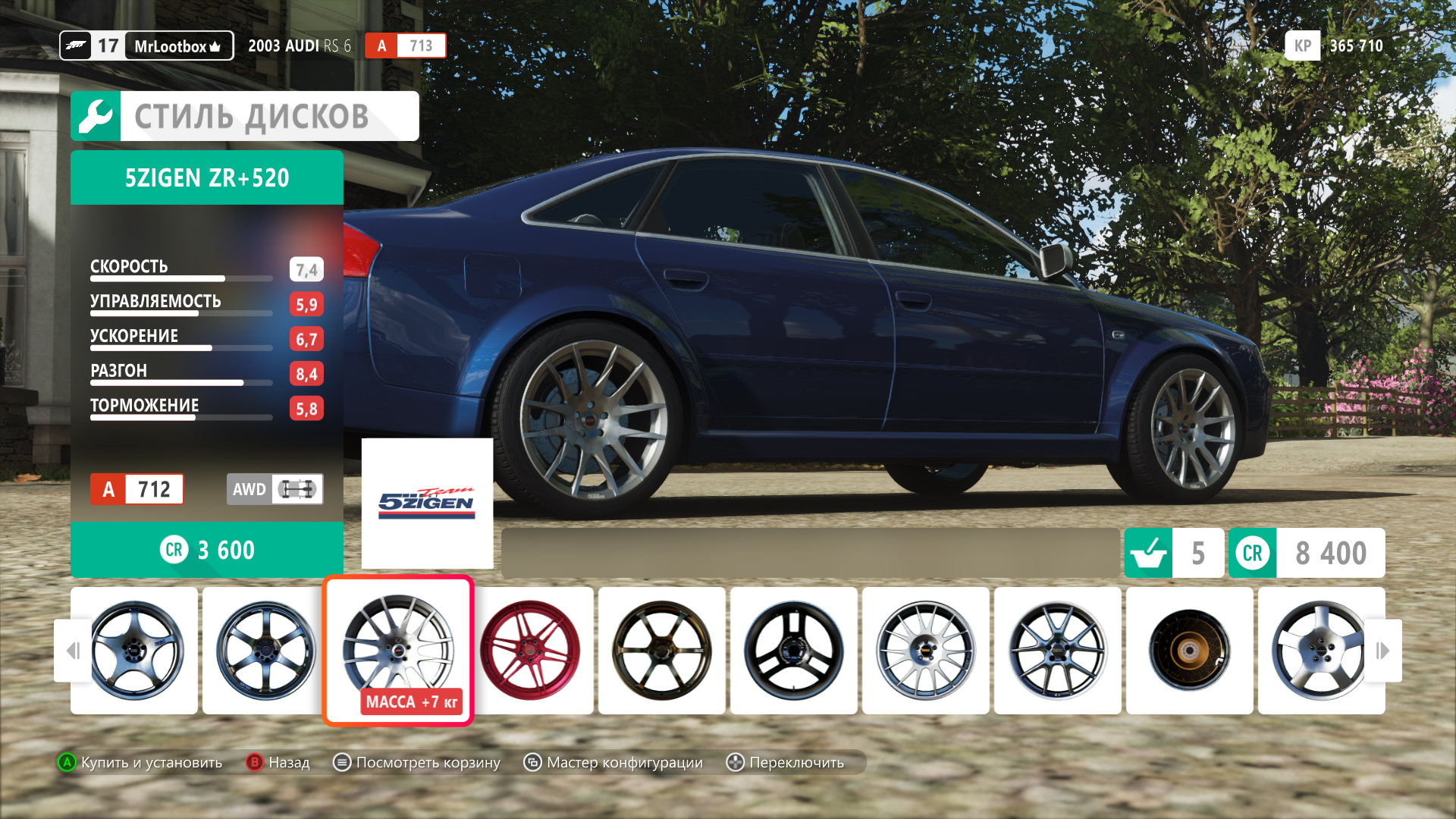Select the silver five-spoke five-lug wheel thumbnail
Image resolution: width=1456 pixels, height=819 pixels.
[1318, 650]
